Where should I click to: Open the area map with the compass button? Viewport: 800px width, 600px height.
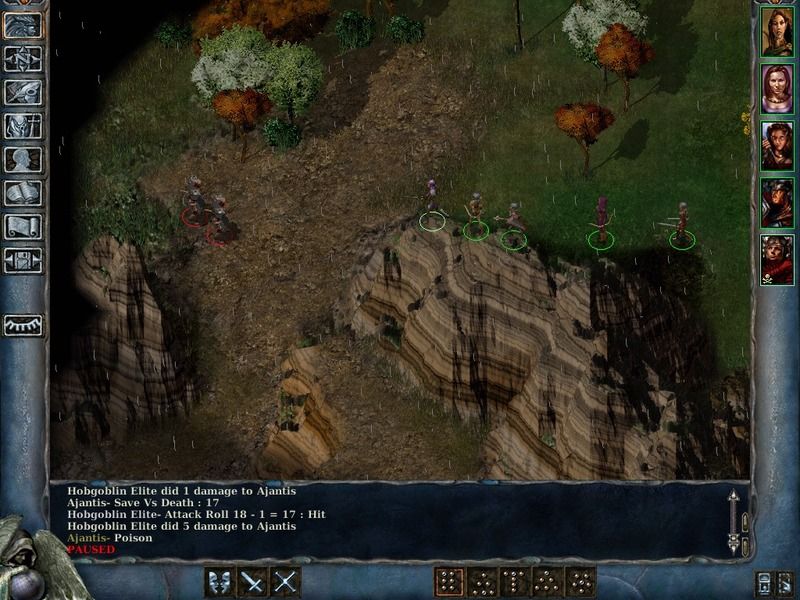point(23,59)
